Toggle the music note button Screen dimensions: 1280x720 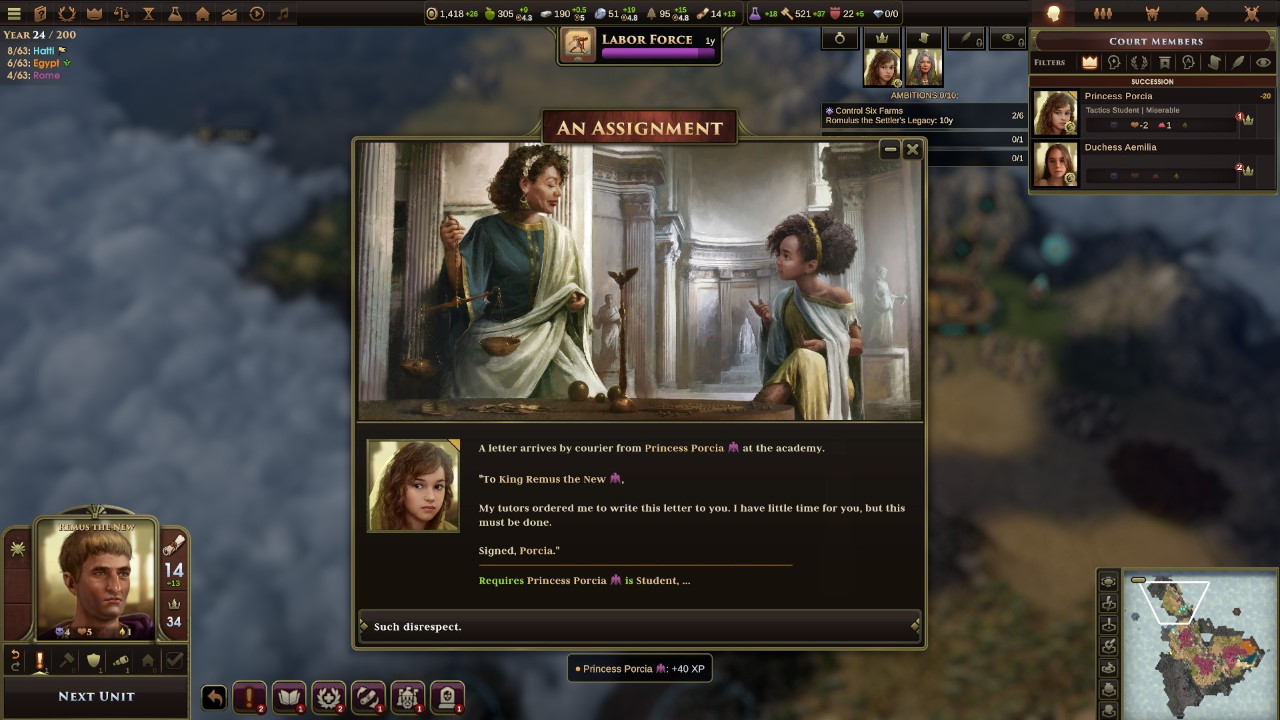284,14
